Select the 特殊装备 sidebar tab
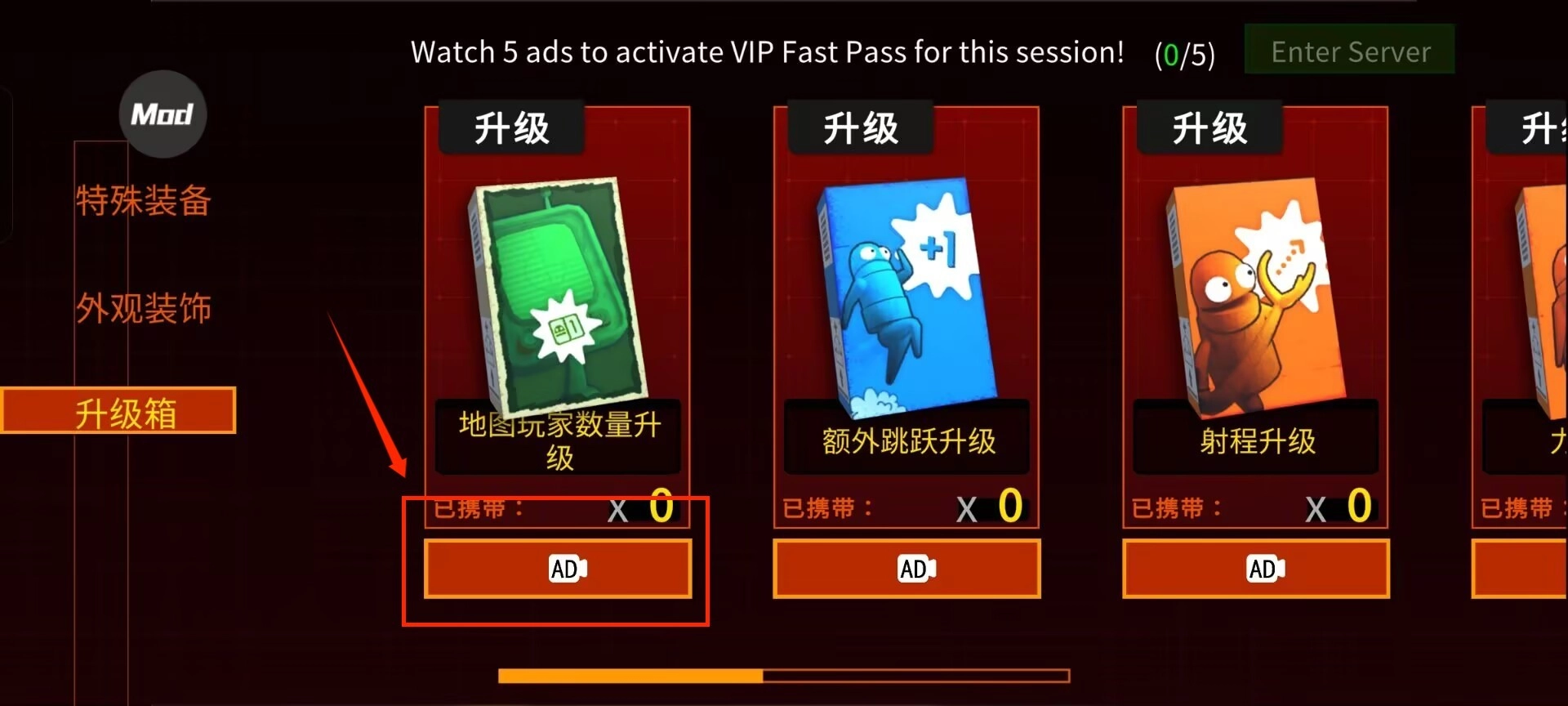This screenshot has height=706, width=1568. tap(144, 201)
